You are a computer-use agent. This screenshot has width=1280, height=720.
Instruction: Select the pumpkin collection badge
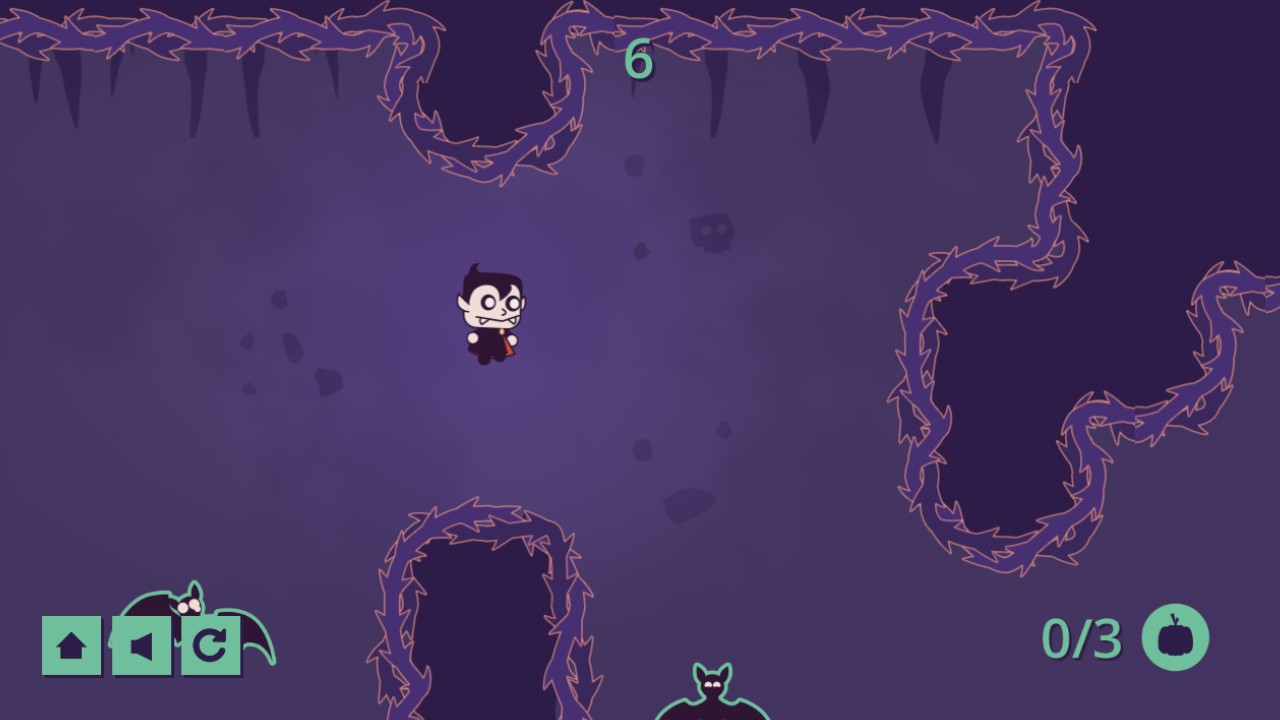(1176, 637)
